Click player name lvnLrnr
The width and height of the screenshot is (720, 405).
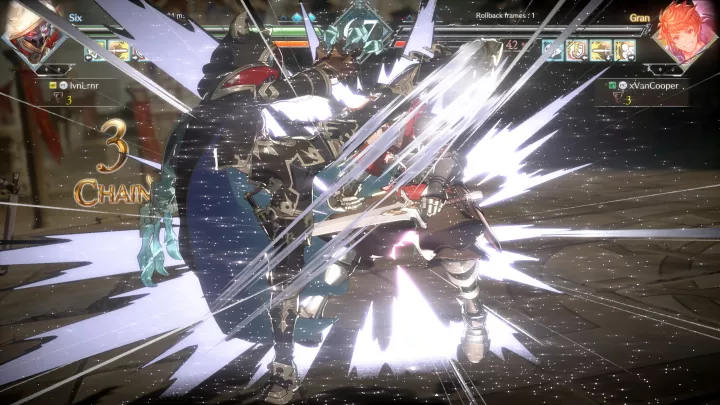point(85,85)
